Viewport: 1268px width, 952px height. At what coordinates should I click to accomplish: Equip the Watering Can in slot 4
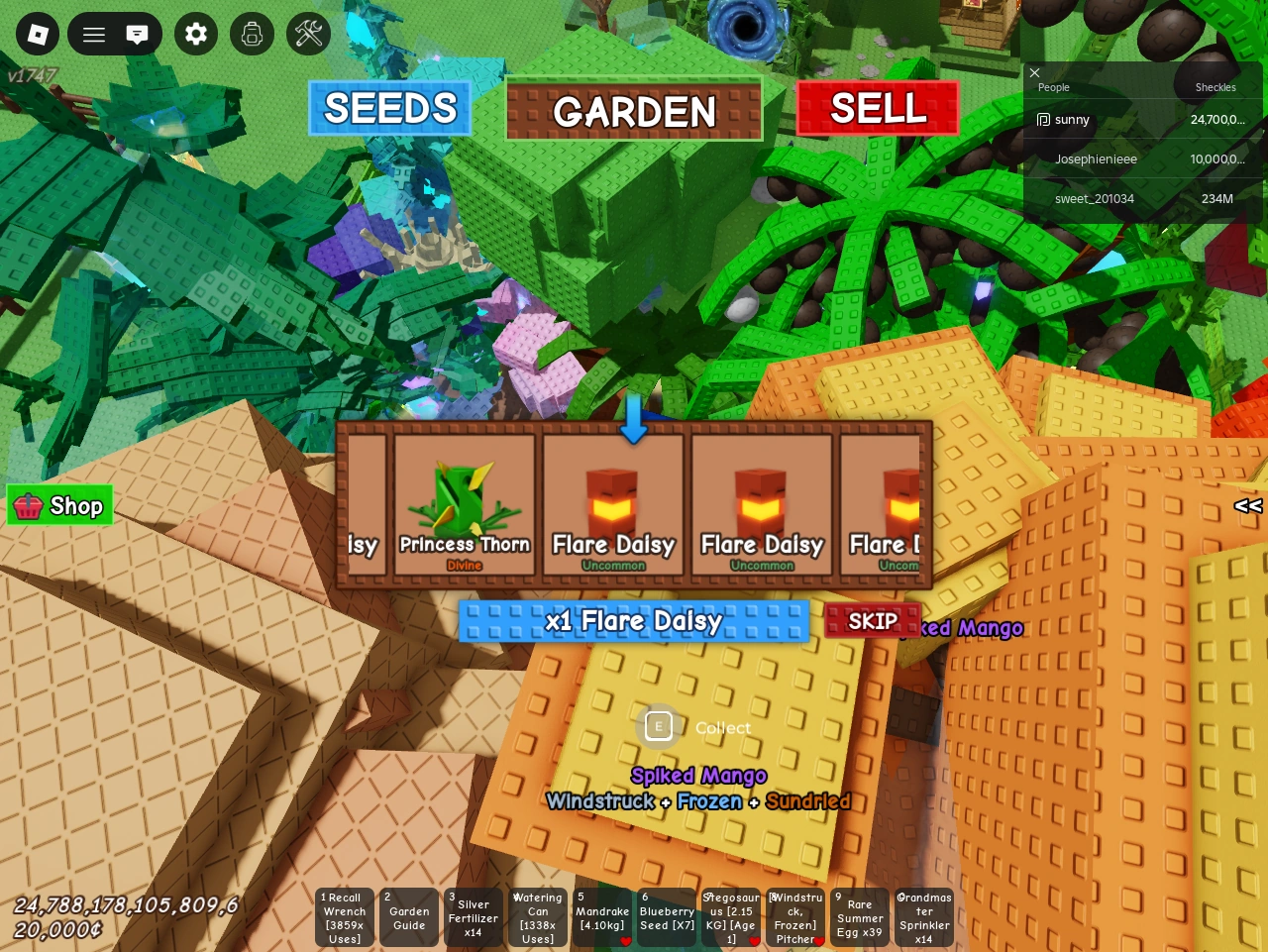click(x=537, y=917)
